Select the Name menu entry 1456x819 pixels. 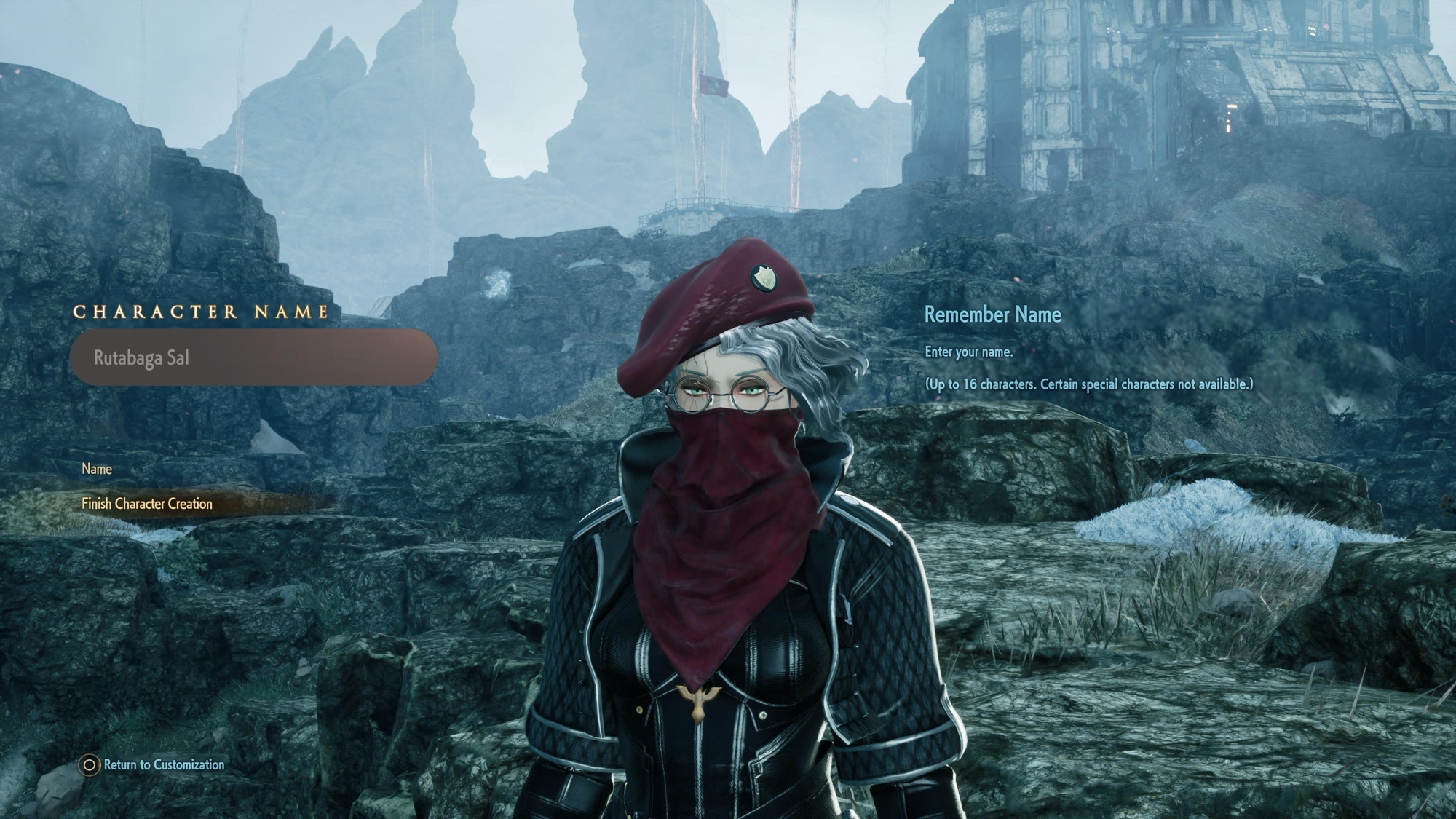[x=97, y=470]
